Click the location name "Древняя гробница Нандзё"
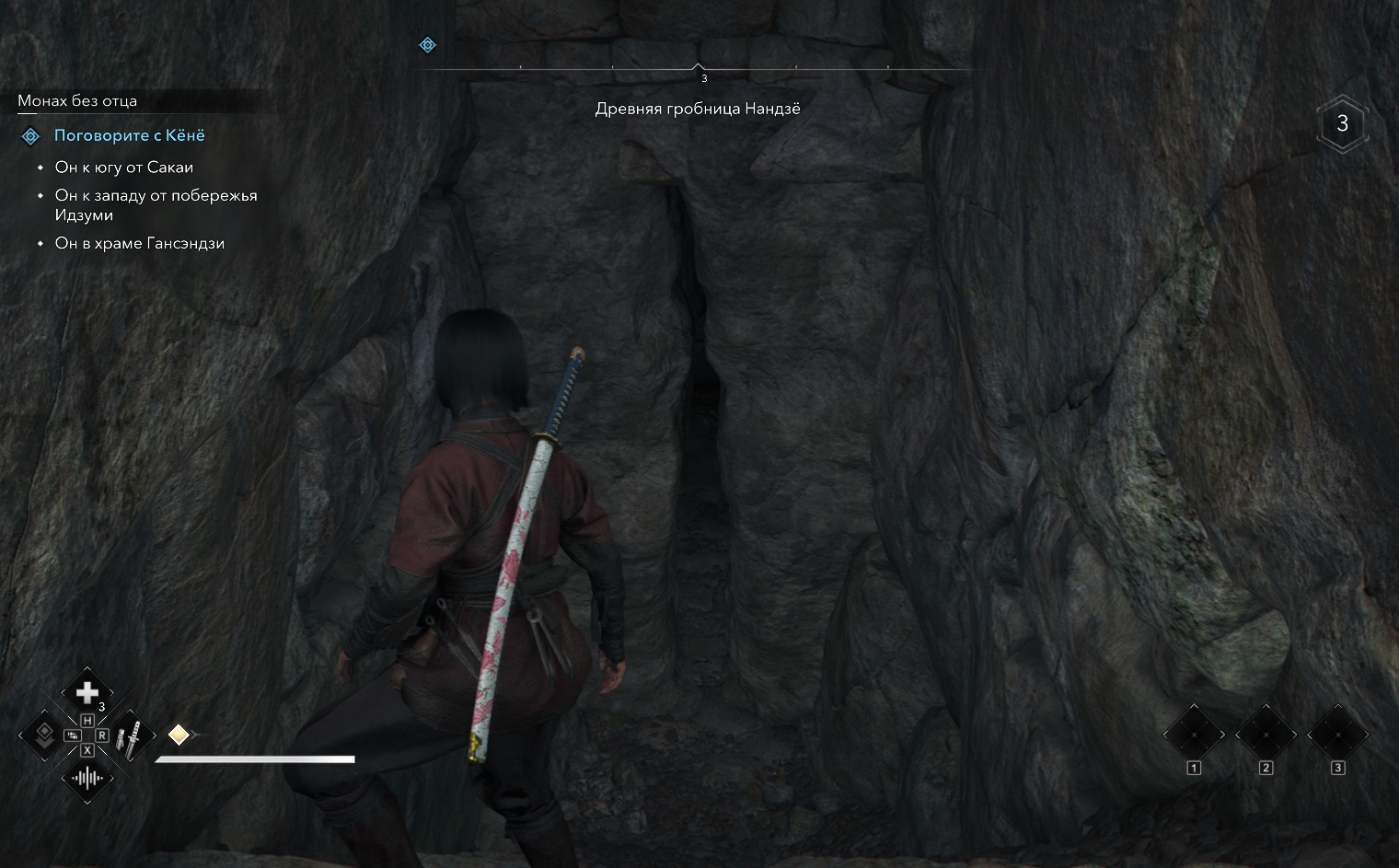This screenshot has height=868, width=1399. point(698,109)
